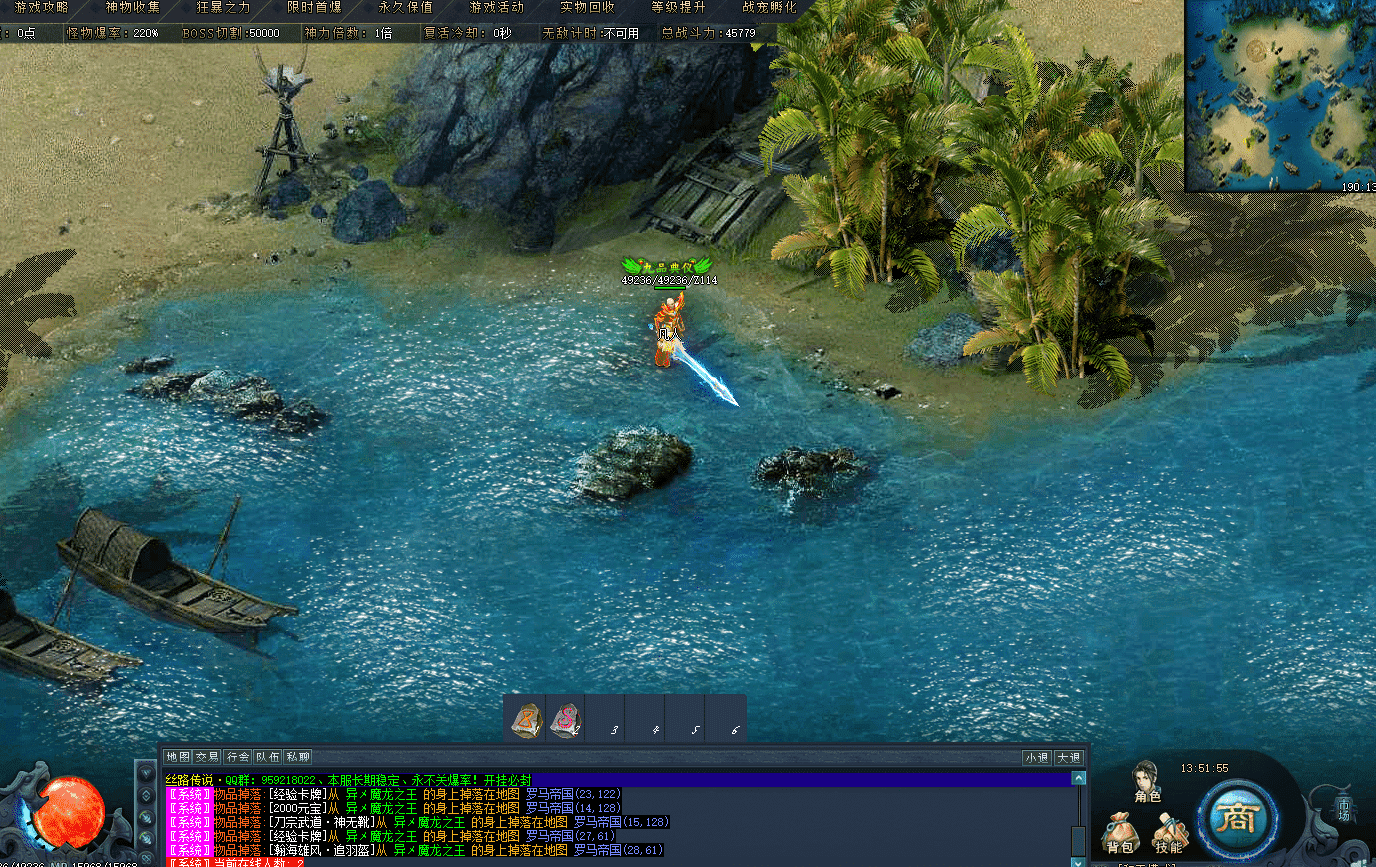Open the 限时首爆 menu
Screen dimensions: 1376x867
click(x=314, y=7)
